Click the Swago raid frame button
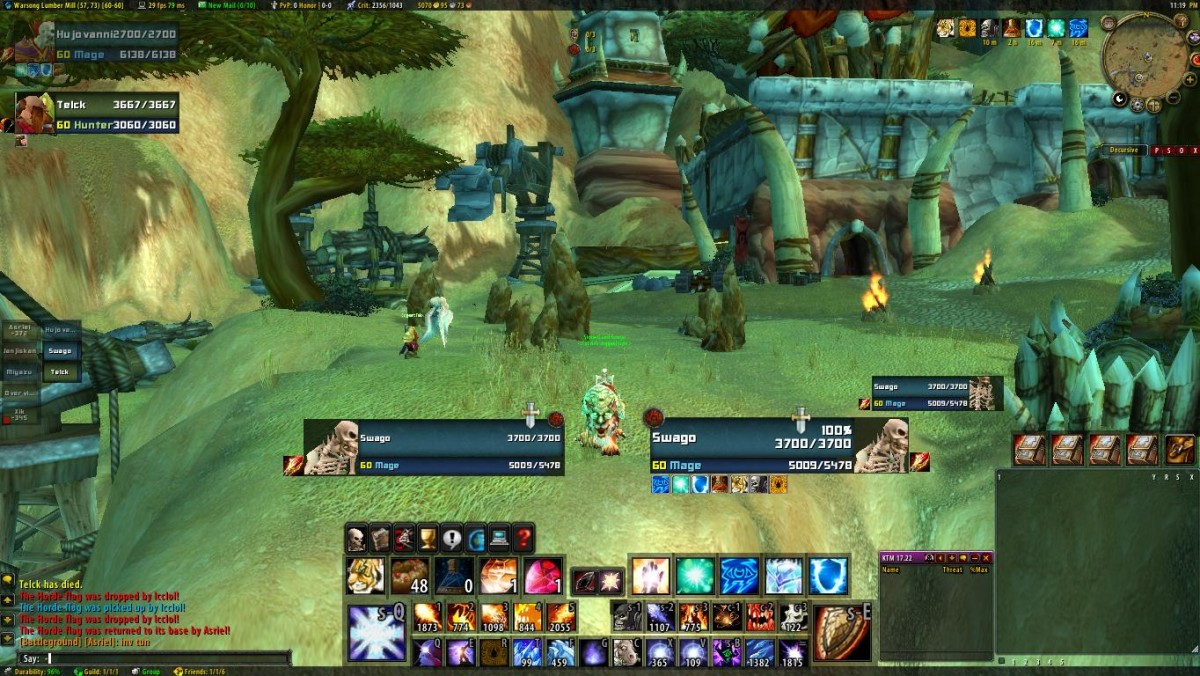Image resolution: width=1200 pixels, height=676 pixels. (61, 351)
